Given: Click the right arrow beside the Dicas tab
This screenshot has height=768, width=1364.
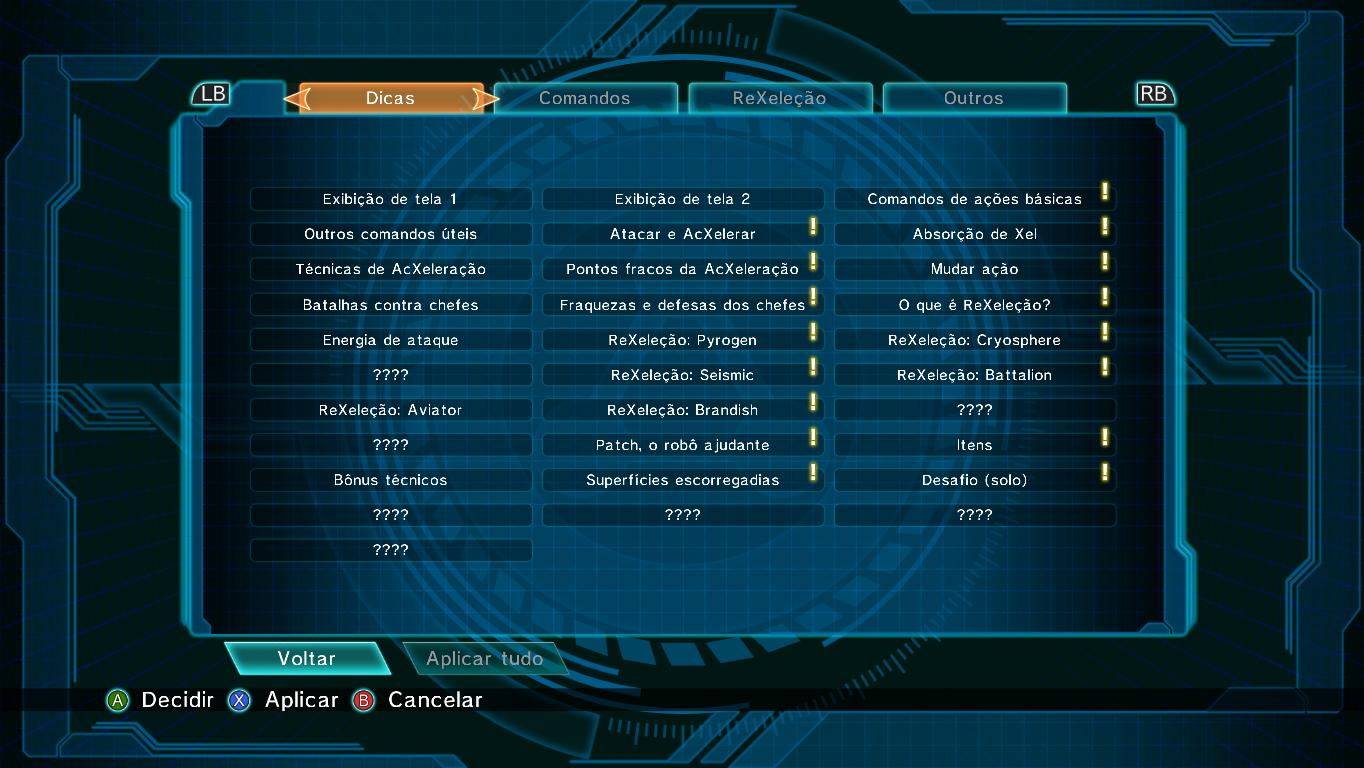Looking at the screenshot, I should point(487,99).
